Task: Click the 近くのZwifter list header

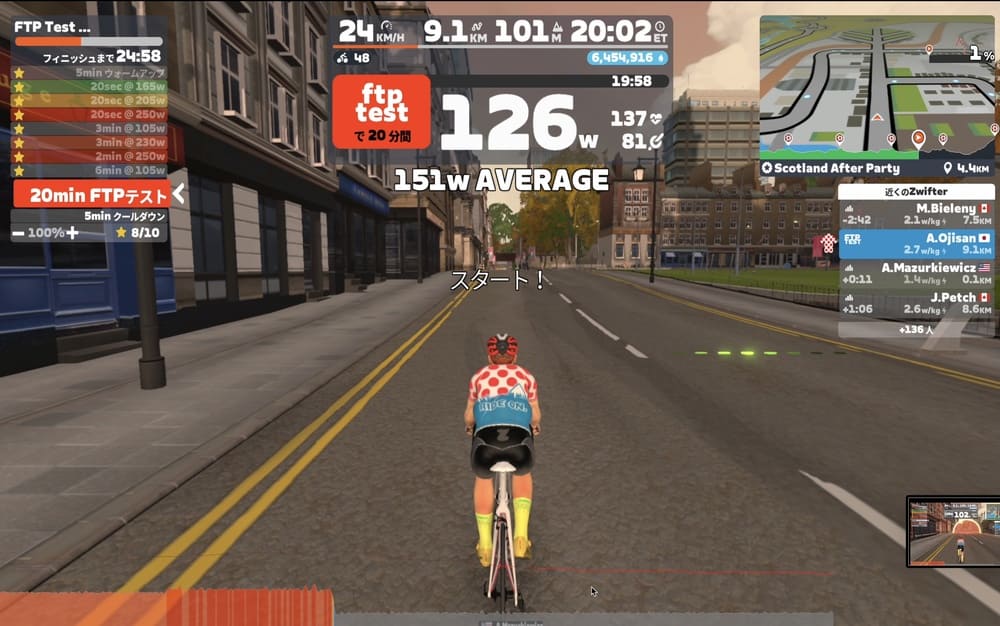Action: [x=915, y=191]
